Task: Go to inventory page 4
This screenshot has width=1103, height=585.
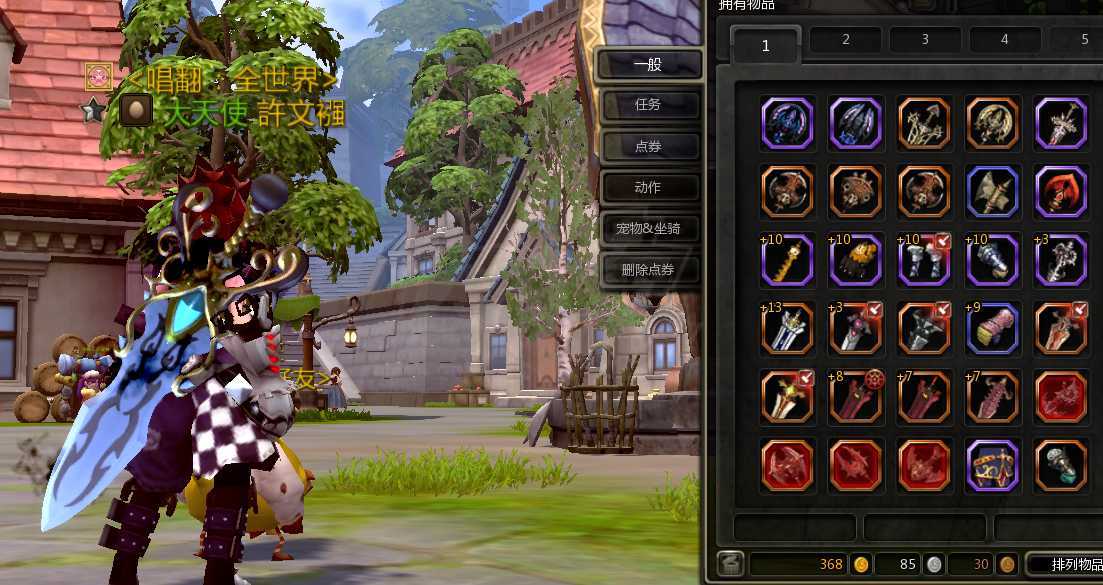Action: [1004, 40]
